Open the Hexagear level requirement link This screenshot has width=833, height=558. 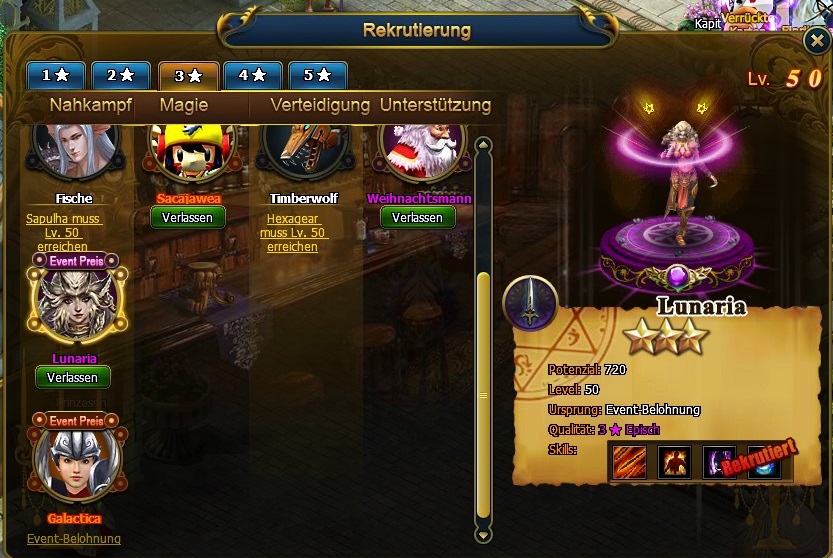(292, 233)
